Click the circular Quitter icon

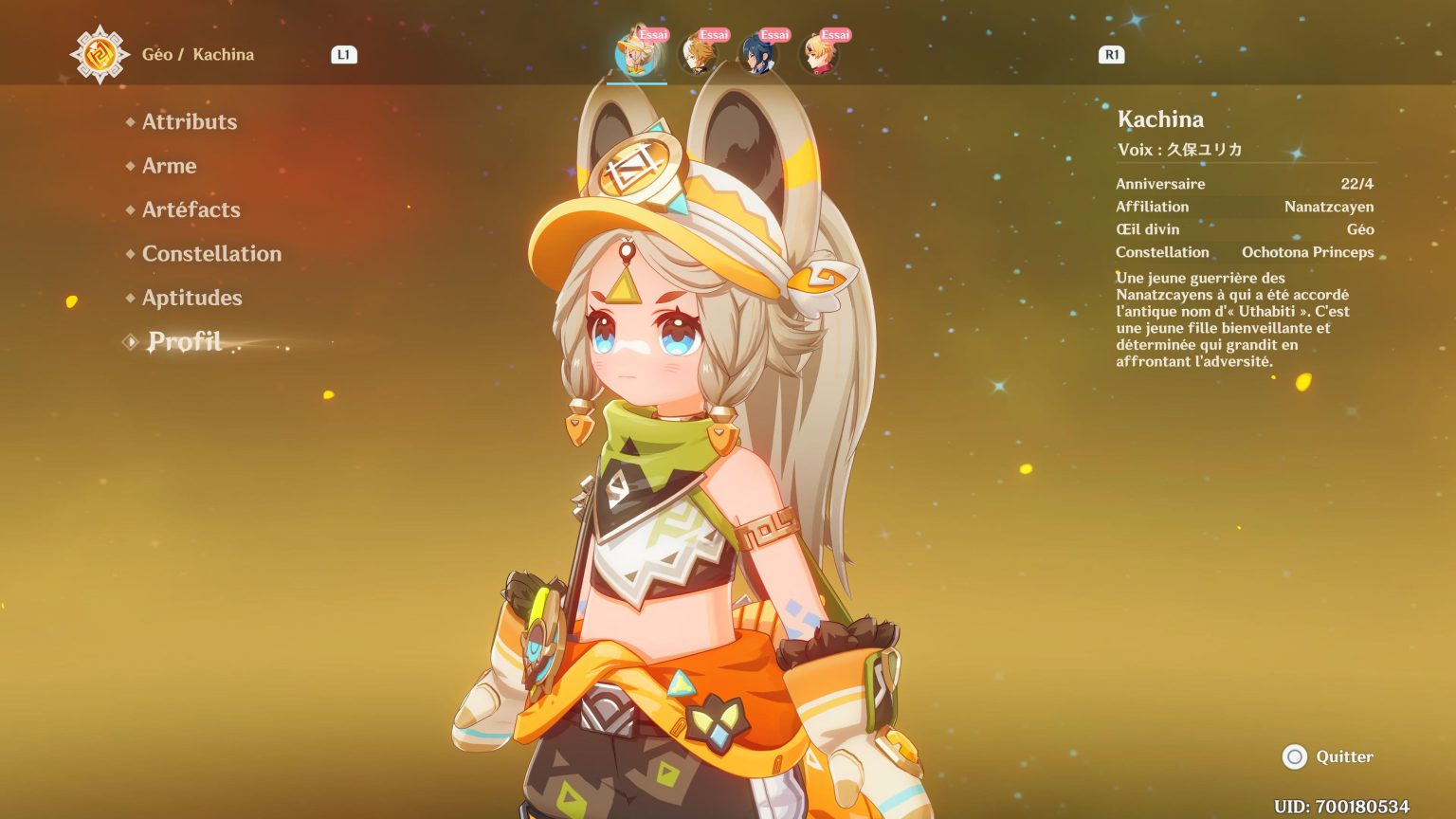tap(1295, 756)
